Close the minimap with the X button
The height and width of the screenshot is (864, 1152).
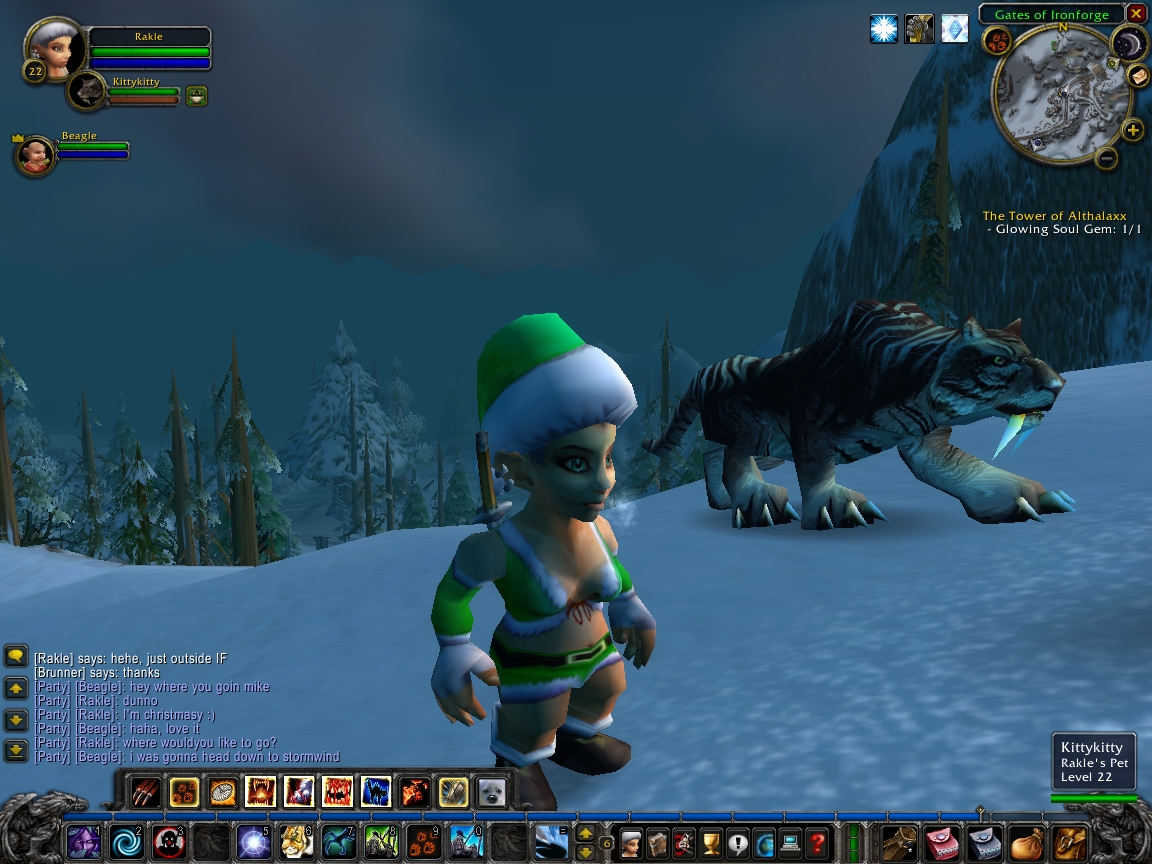tap(1135, 14)
